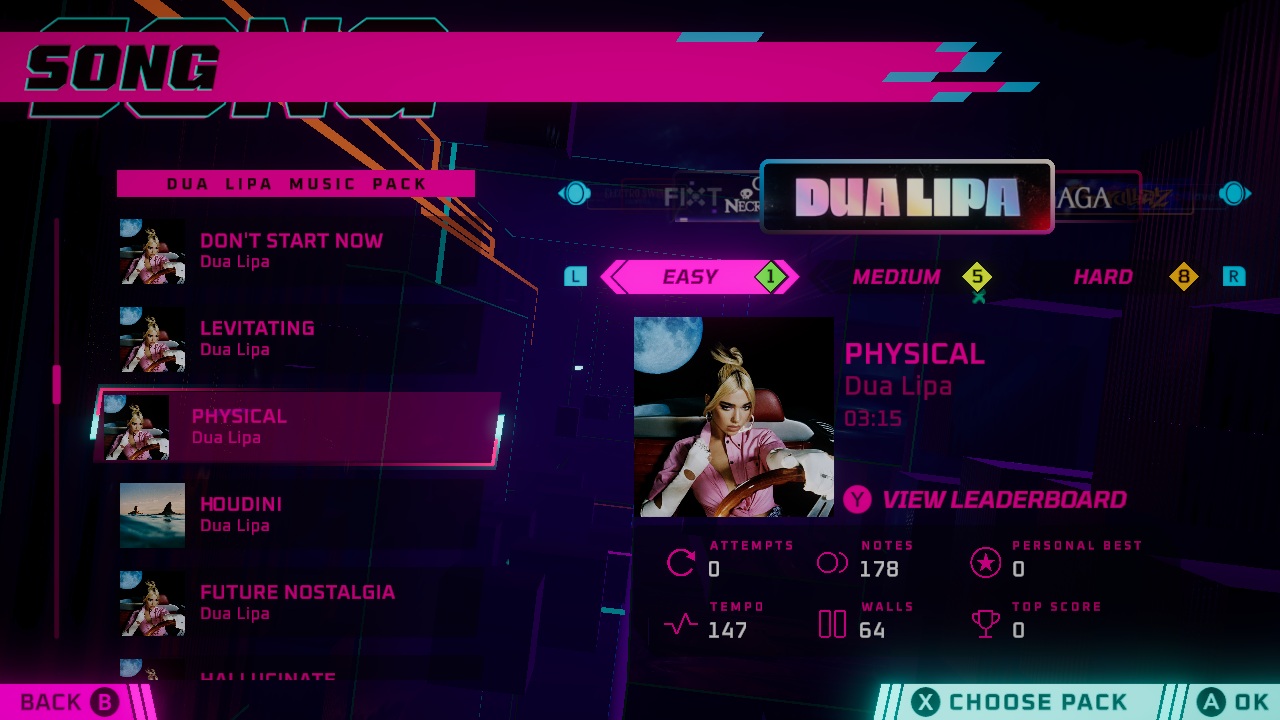Select the highlighted EASY difficulty
1280x720 pixels.
tap(688, 277)
